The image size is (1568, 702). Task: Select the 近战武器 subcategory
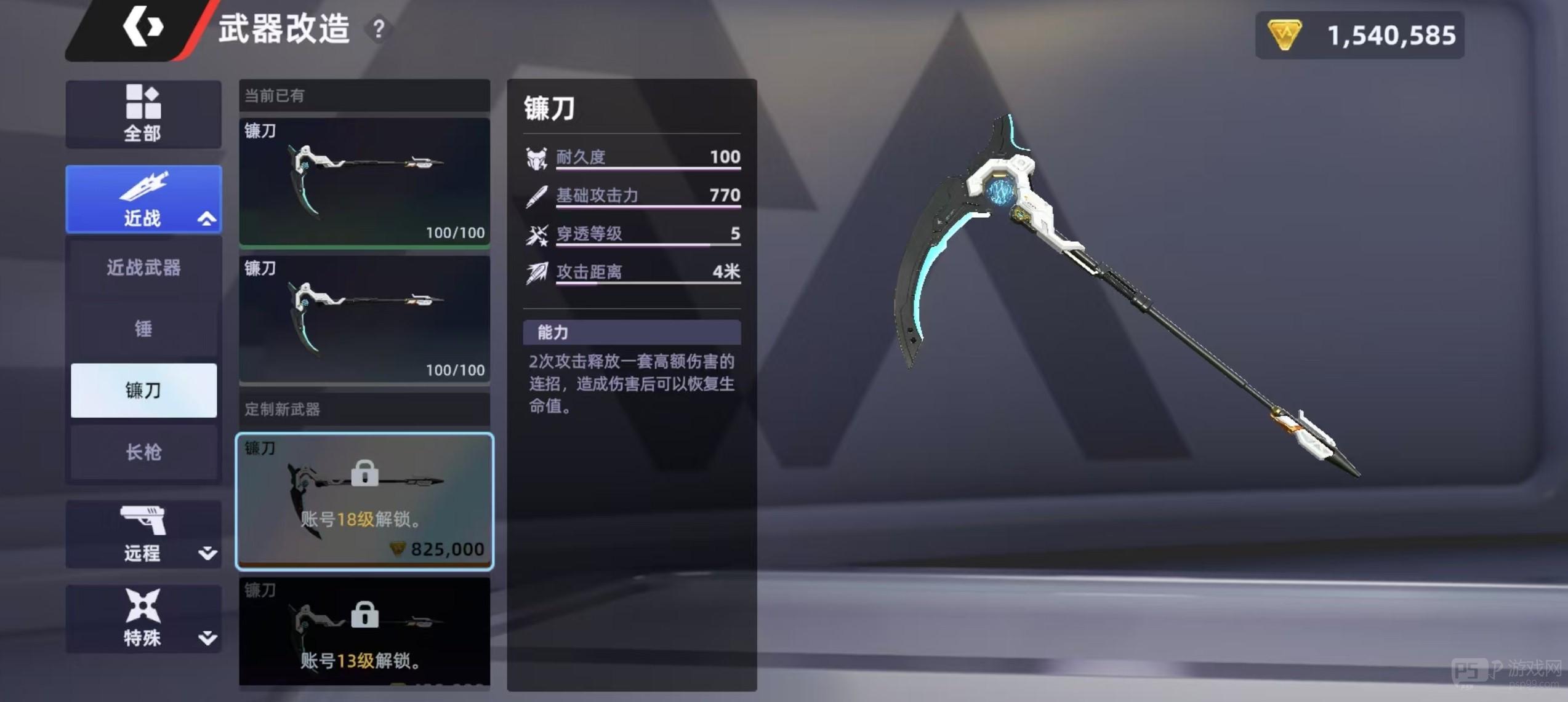pyautogui.click(x=143, y=268)
